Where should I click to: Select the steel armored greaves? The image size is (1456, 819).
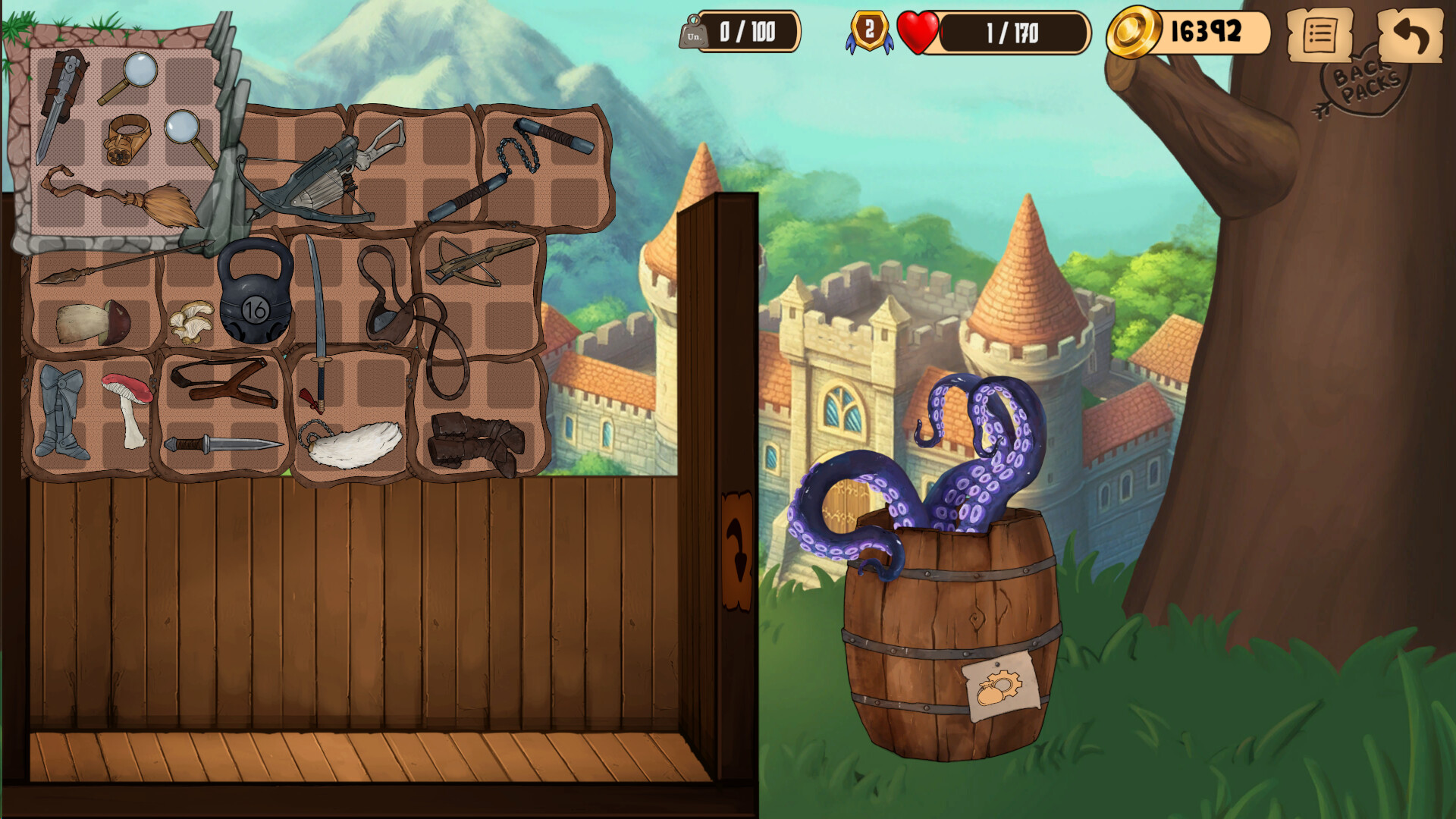(61, 413)
